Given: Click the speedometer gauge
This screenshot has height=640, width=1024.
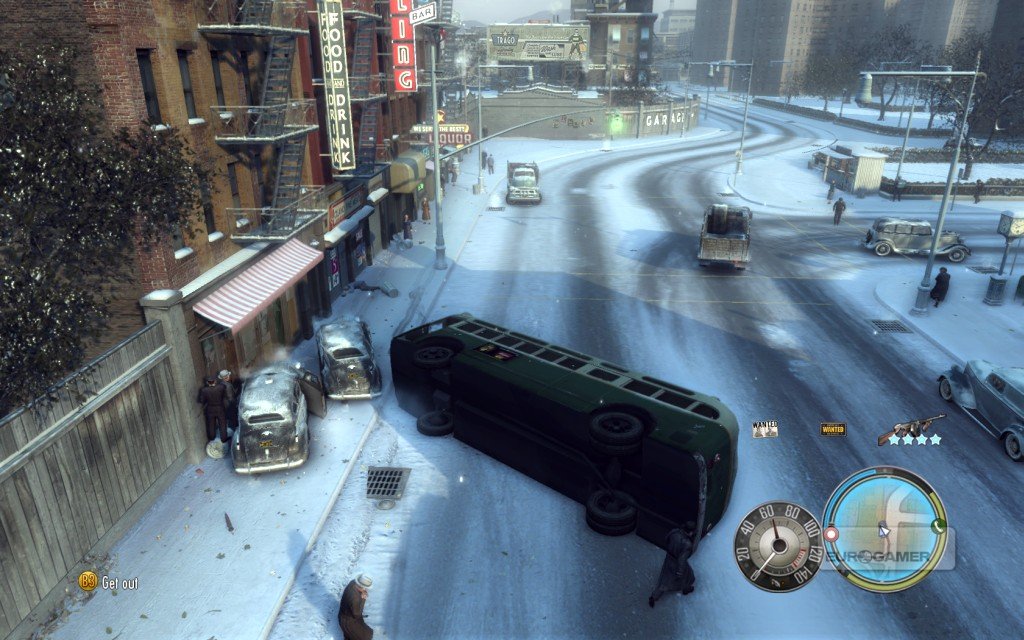Looking at the screenshot, I should 778,546.
